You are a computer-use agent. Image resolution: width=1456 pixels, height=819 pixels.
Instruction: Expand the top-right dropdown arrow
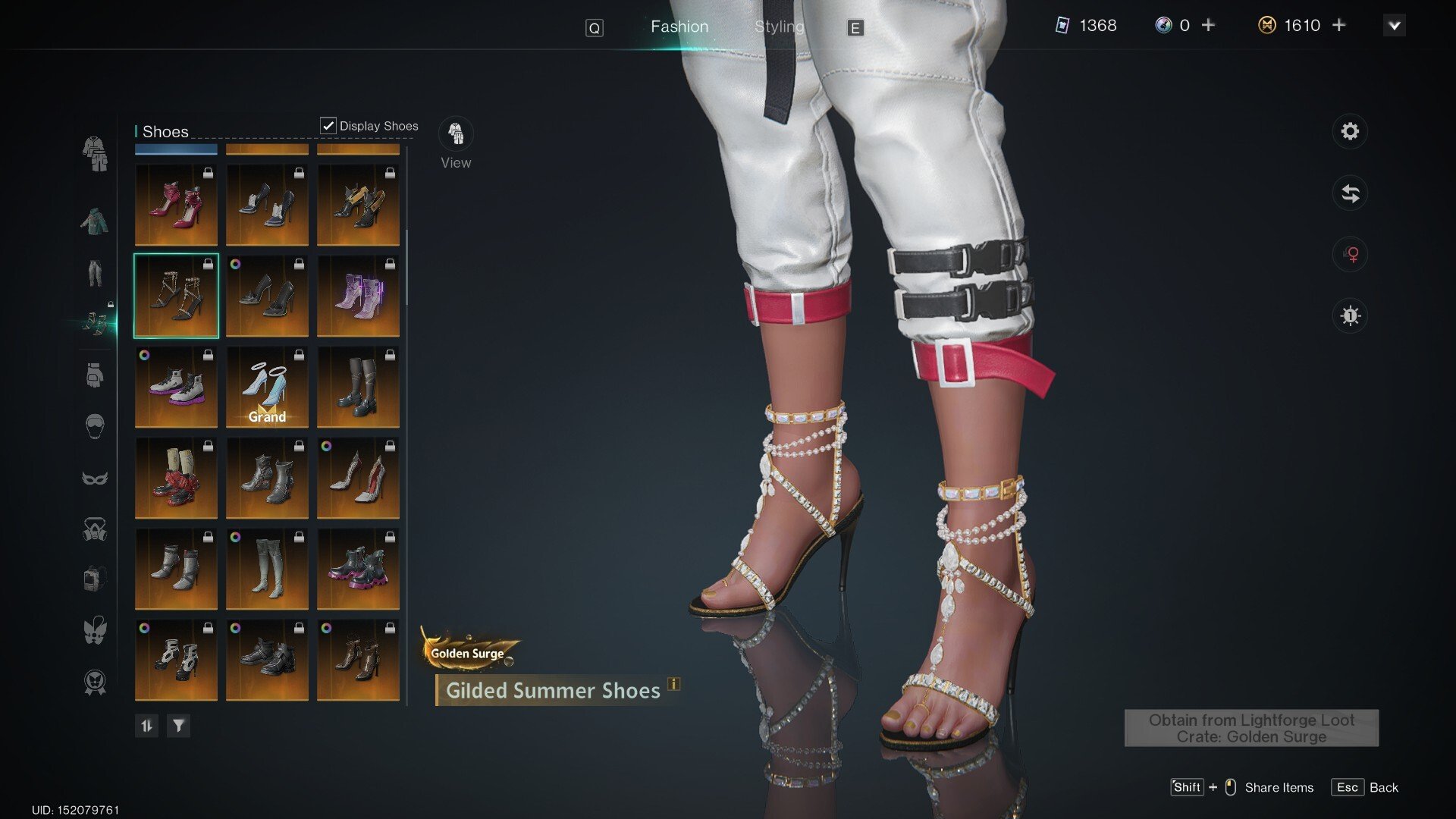click(x=1394, y=26)
